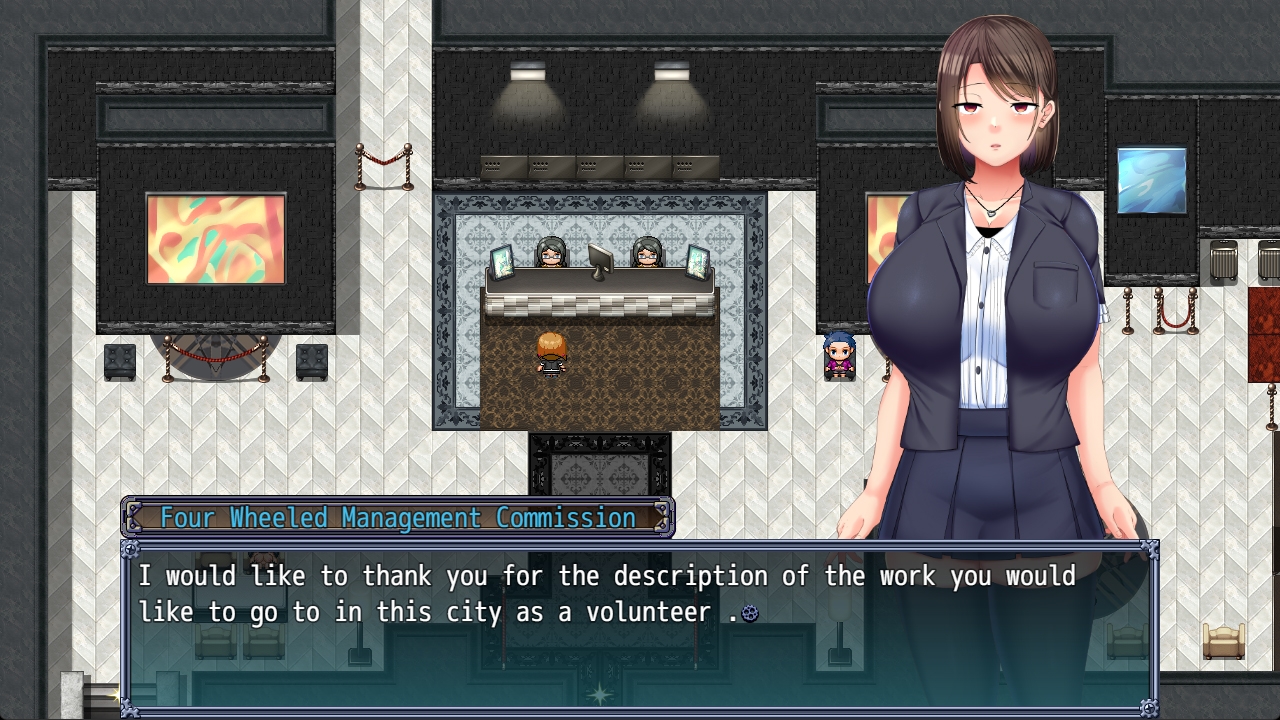The image size is (1280, 720).
Task: Click the spinning gear continue indicator
Action: 749,613
